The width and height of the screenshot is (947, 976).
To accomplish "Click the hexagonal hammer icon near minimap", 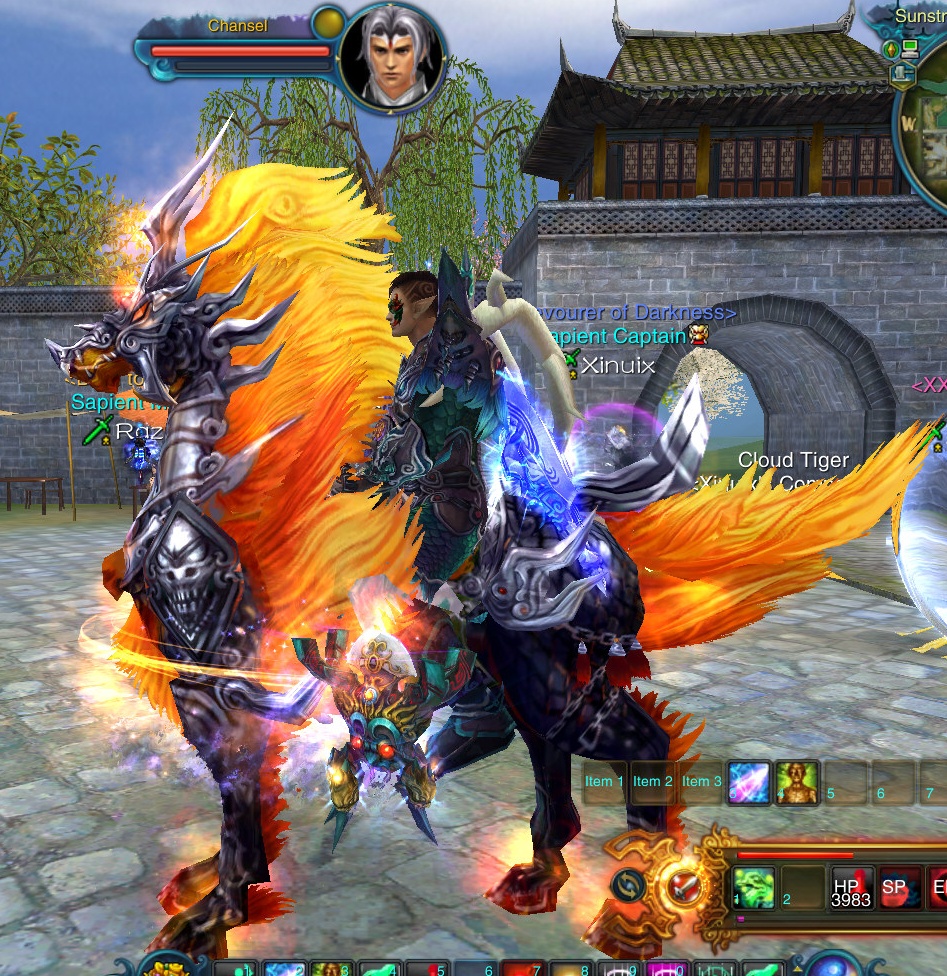I will point(902,73).
